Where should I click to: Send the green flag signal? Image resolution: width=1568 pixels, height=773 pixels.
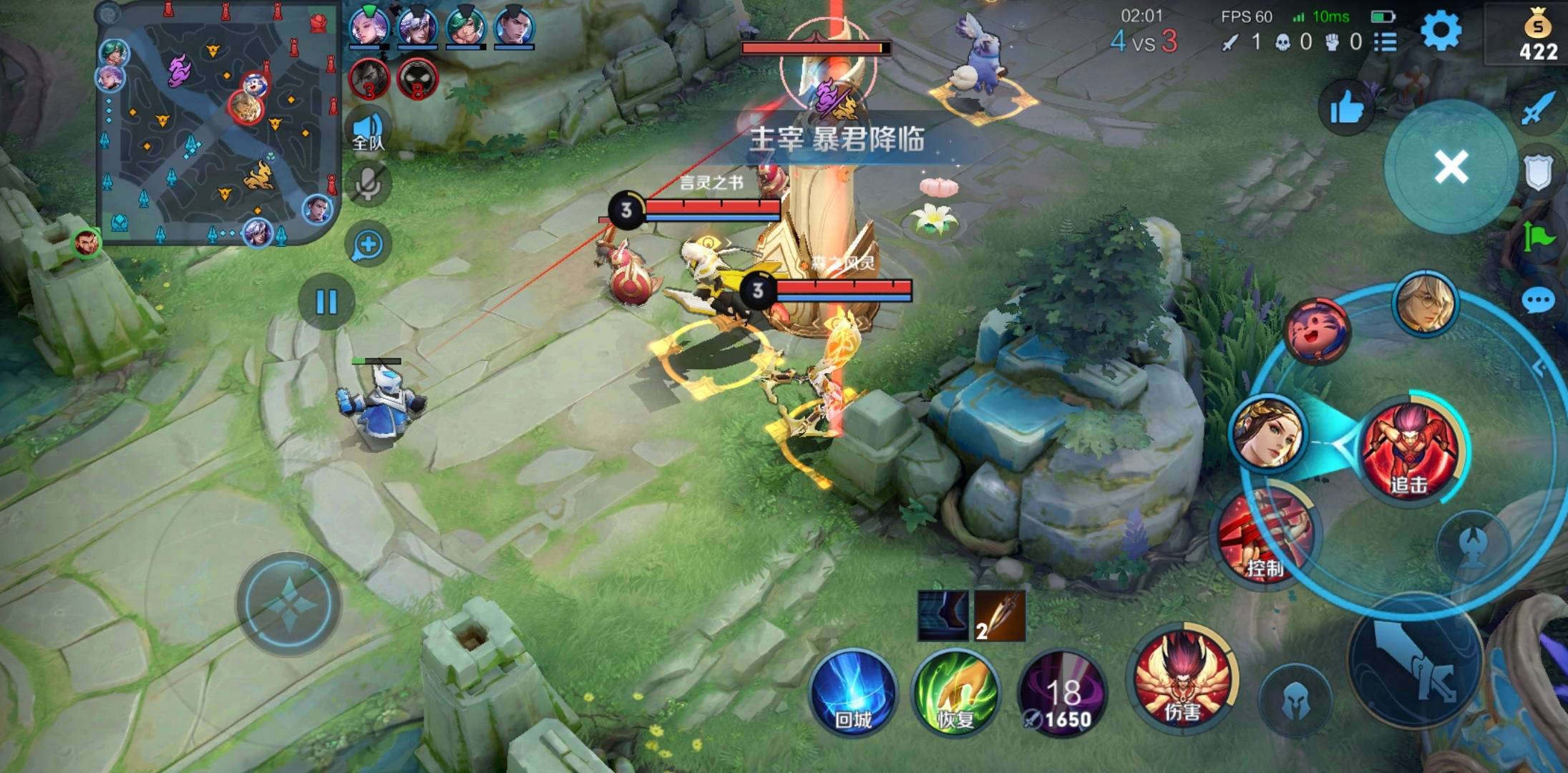pyautogui.click(x=1538, y=236)
